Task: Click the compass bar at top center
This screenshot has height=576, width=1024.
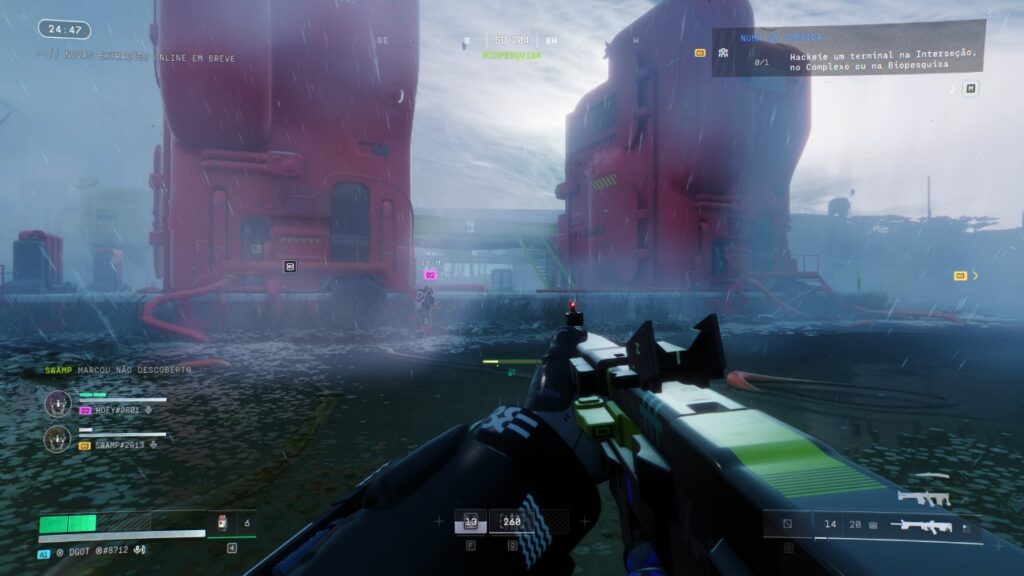Action: click(512, 41)
